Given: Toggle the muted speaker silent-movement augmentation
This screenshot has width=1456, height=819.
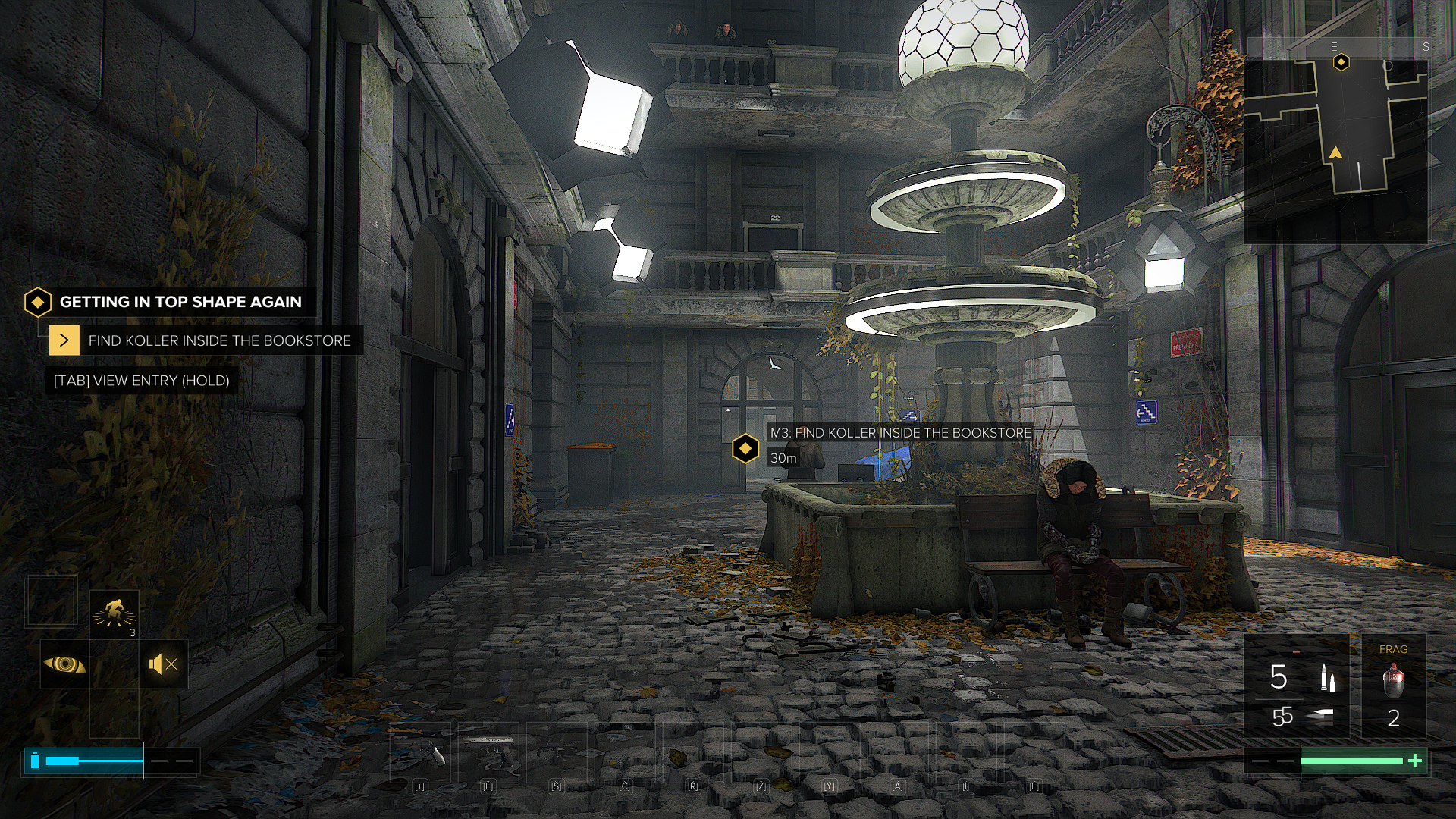Looking at the screenshot, I should pos(163,664).
